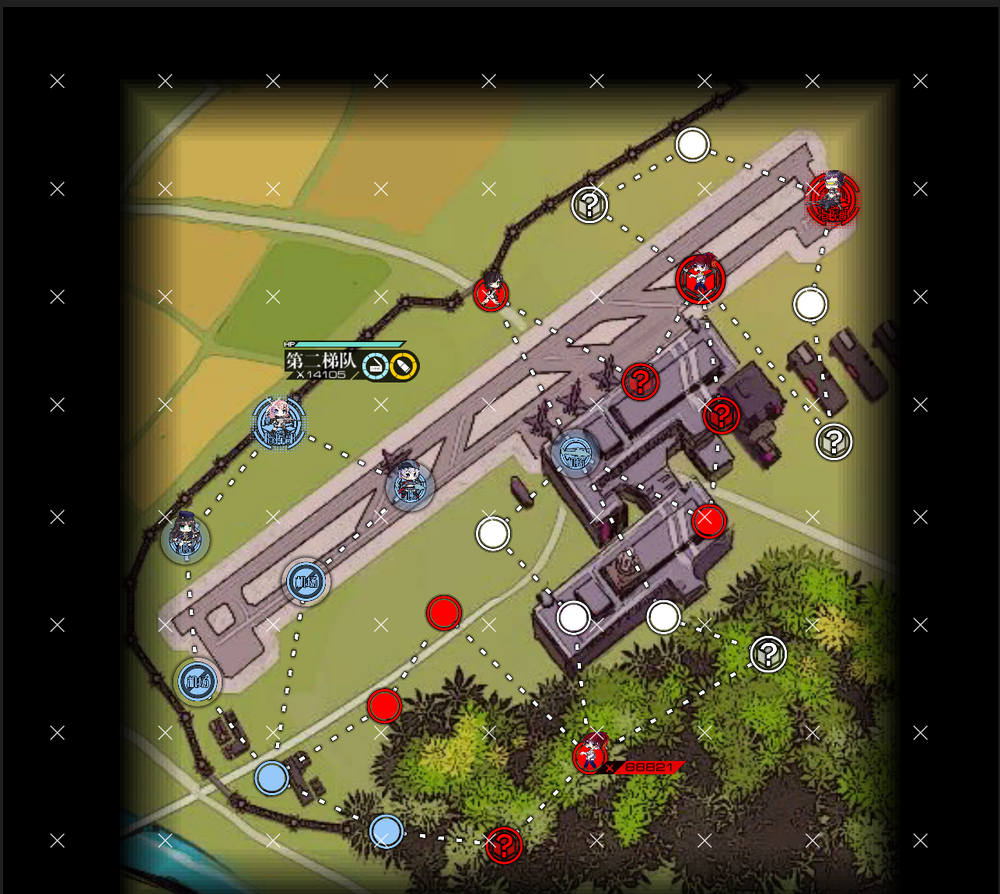The image size is (1000, 894).
Task: Target the enemy unit labeled 88821
Action: tap(591, 755)
